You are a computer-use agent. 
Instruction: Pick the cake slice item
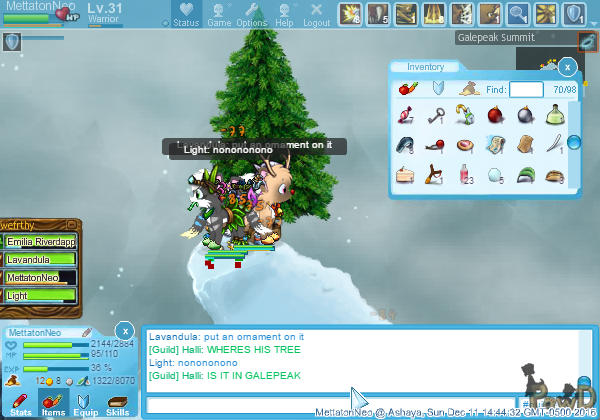(407, 175)
